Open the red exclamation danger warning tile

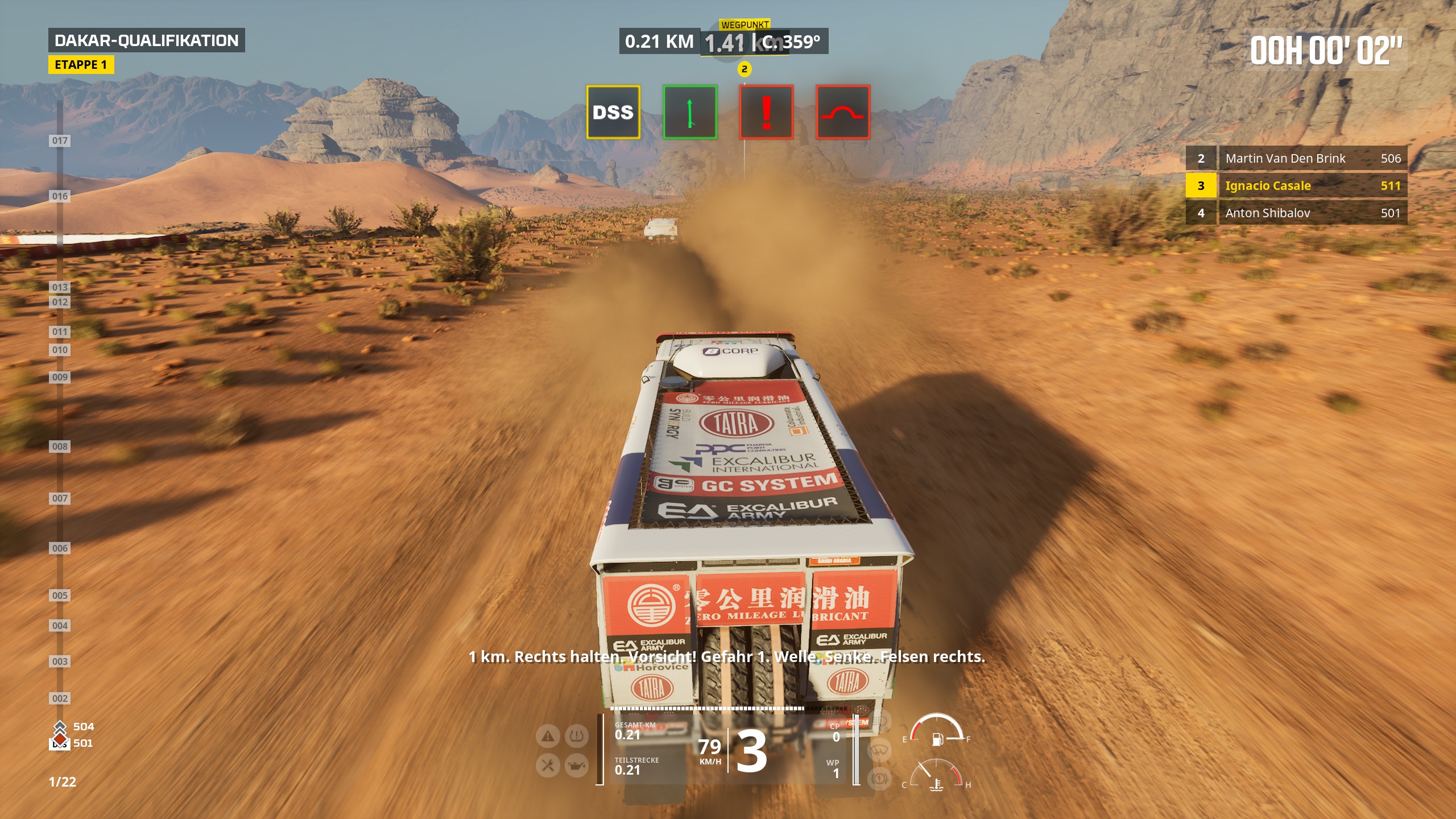point(766,112)
